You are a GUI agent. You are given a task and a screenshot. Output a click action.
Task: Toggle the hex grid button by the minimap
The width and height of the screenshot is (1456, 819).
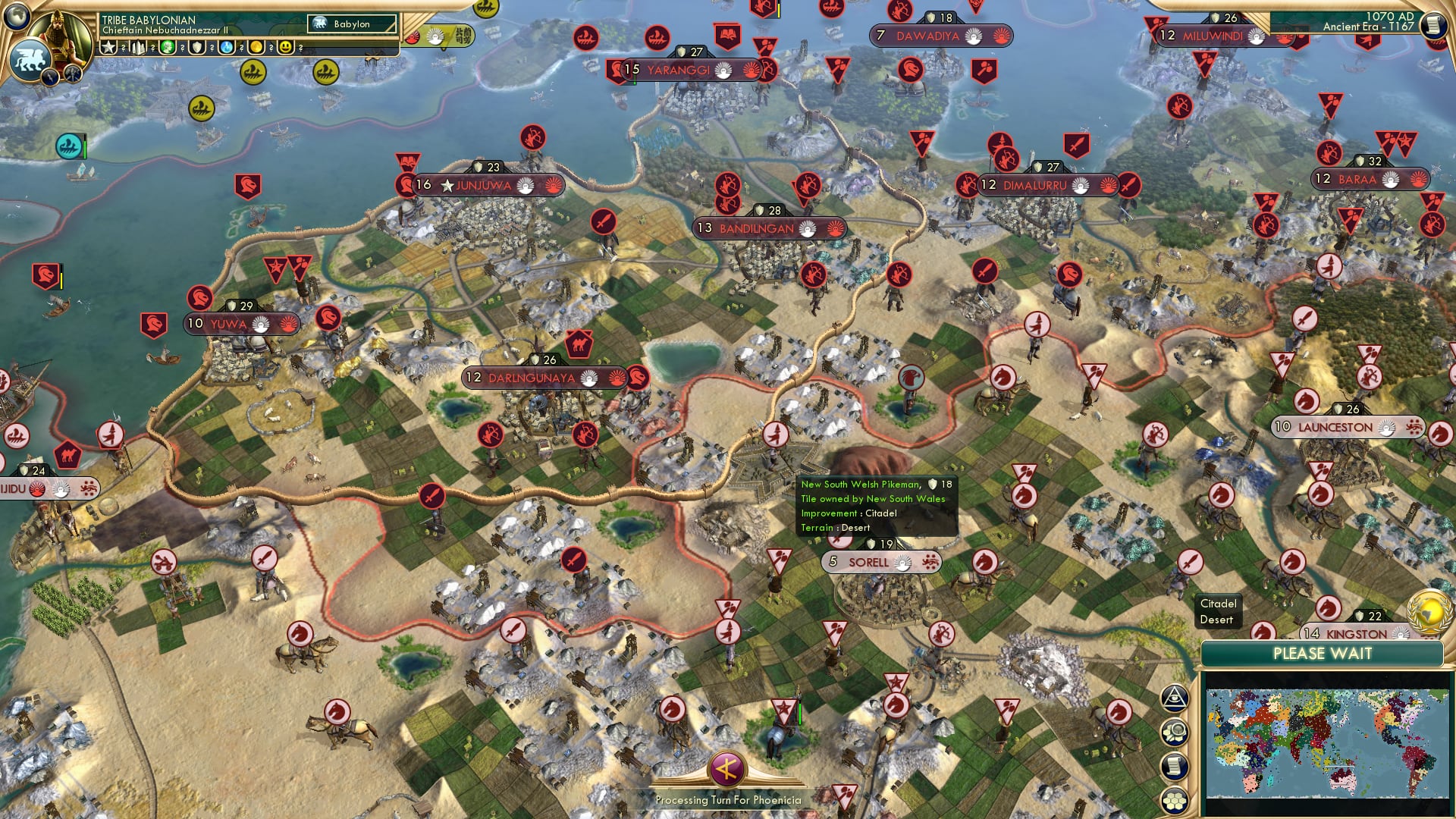click(x=1174, y=800)
